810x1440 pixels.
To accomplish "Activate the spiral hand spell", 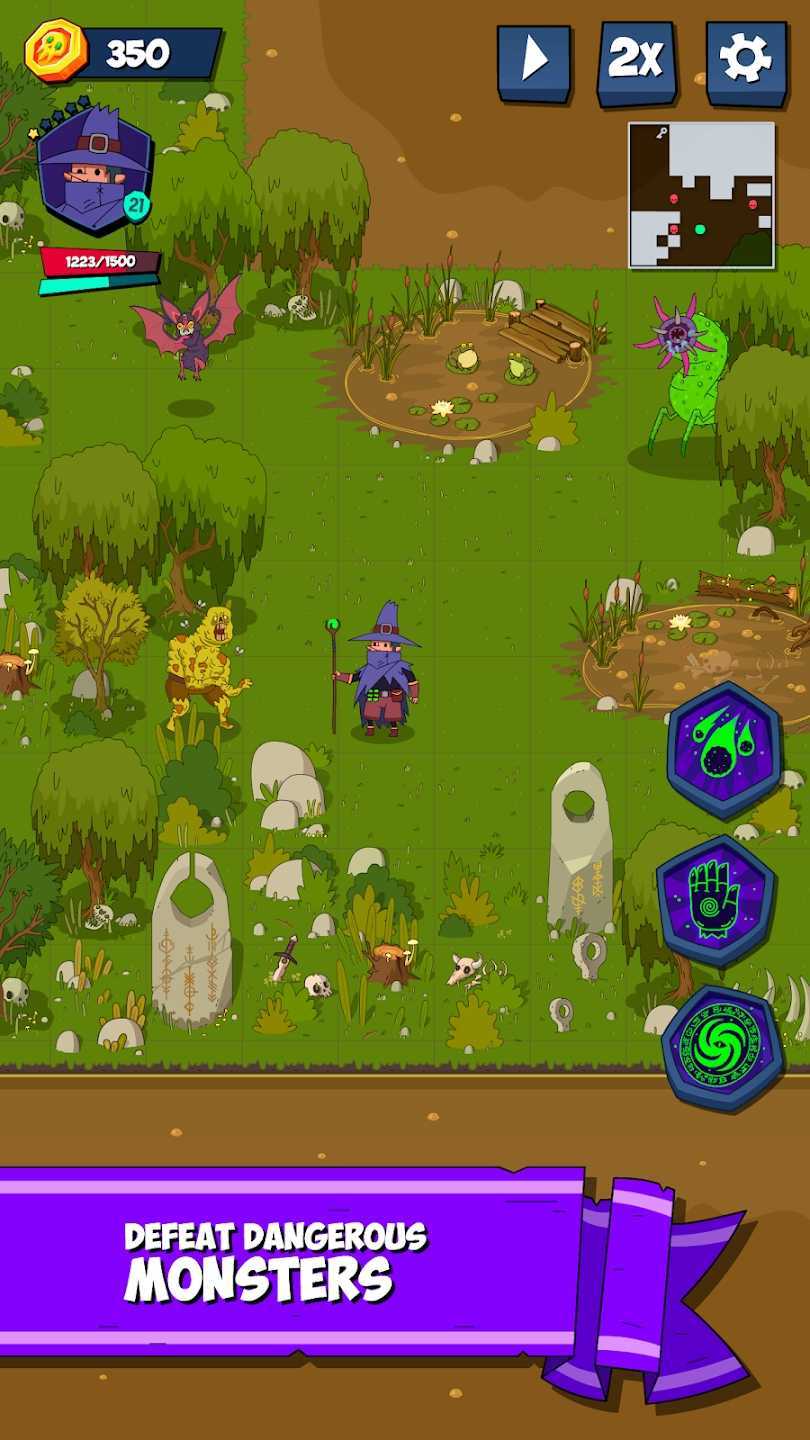I will (x=716, y=899).
